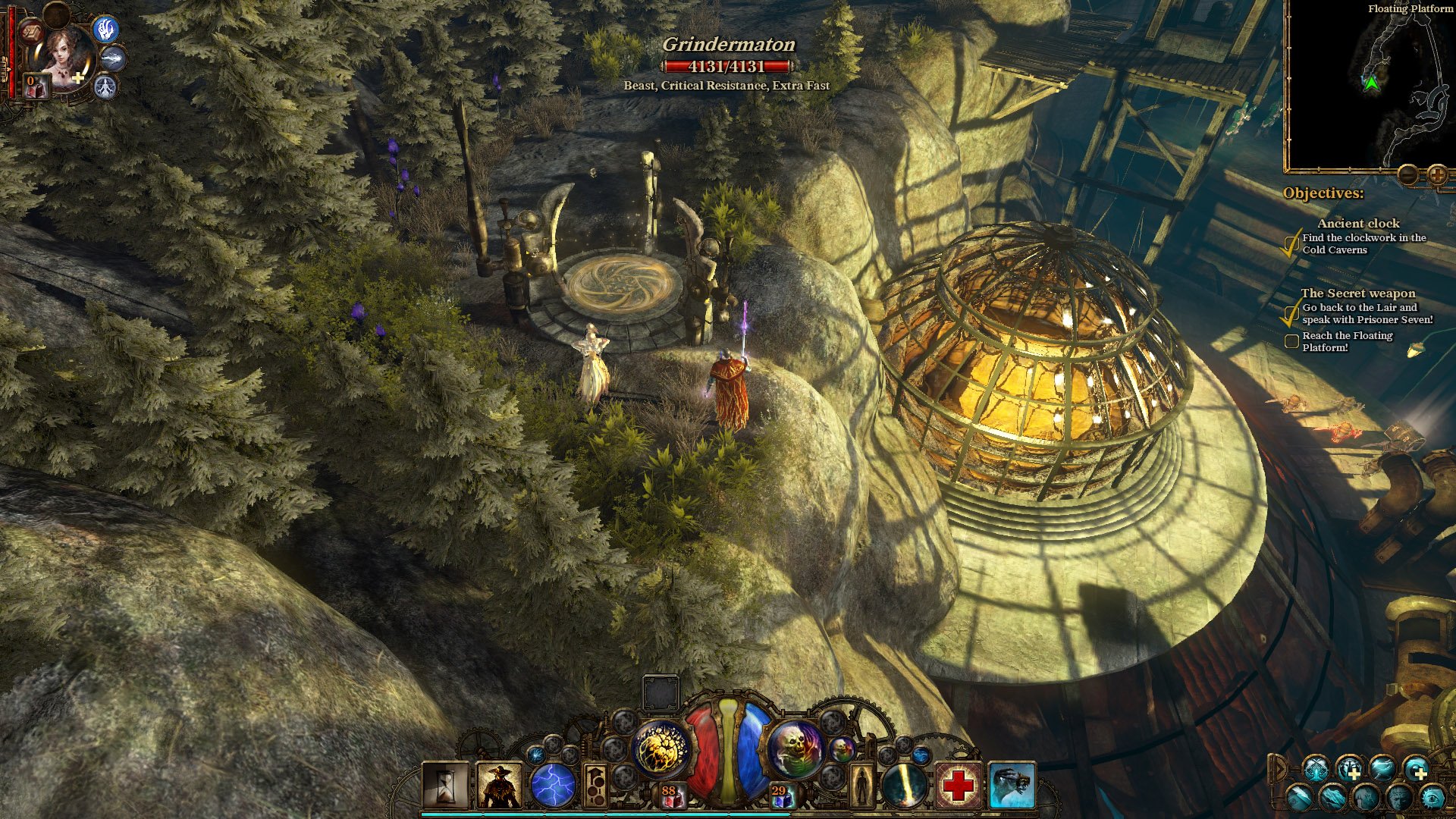Open the cogwheel eye menu icon

coord(1432,798)
